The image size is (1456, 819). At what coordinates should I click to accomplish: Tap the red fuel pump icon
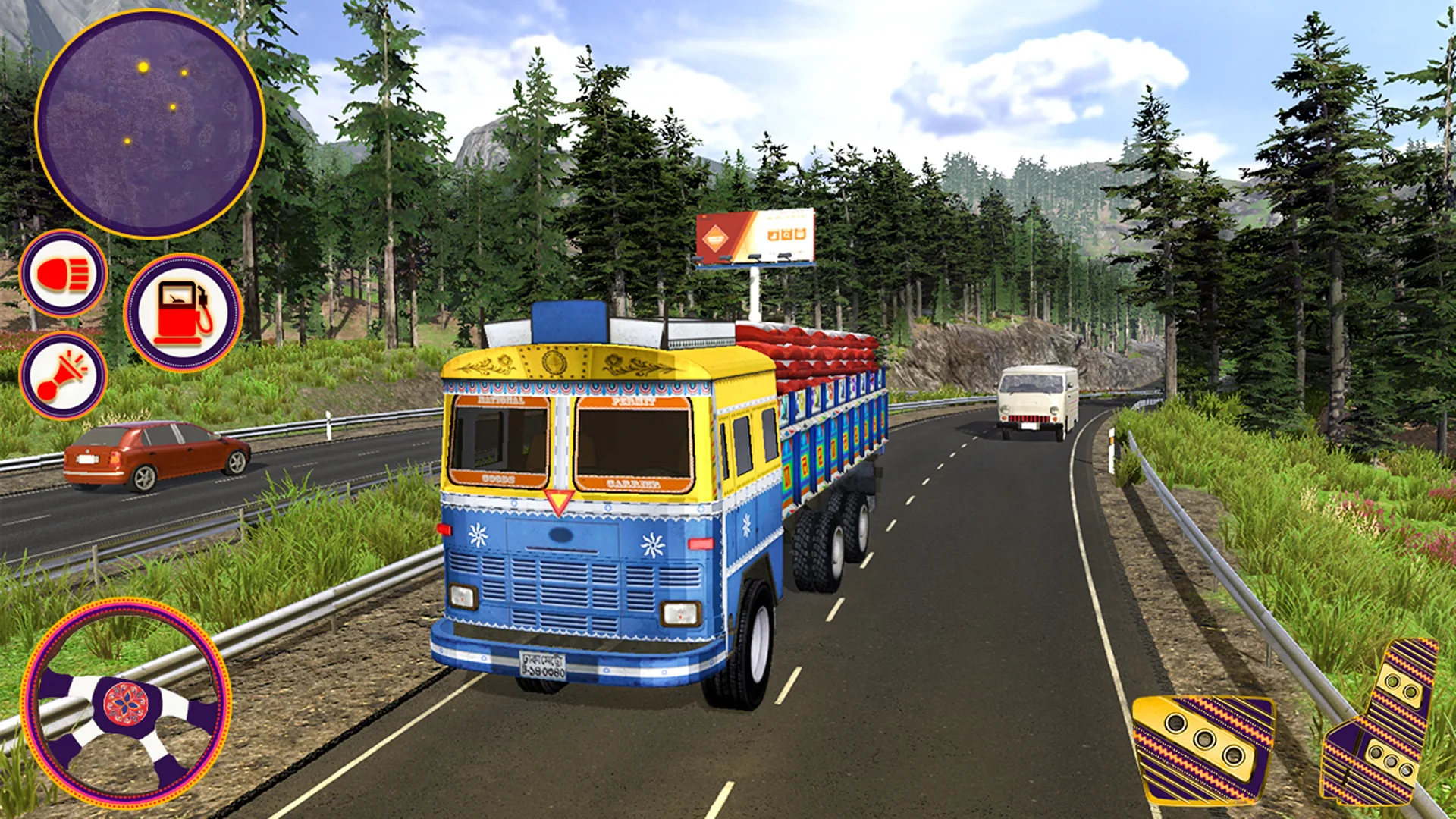[183, 312]
